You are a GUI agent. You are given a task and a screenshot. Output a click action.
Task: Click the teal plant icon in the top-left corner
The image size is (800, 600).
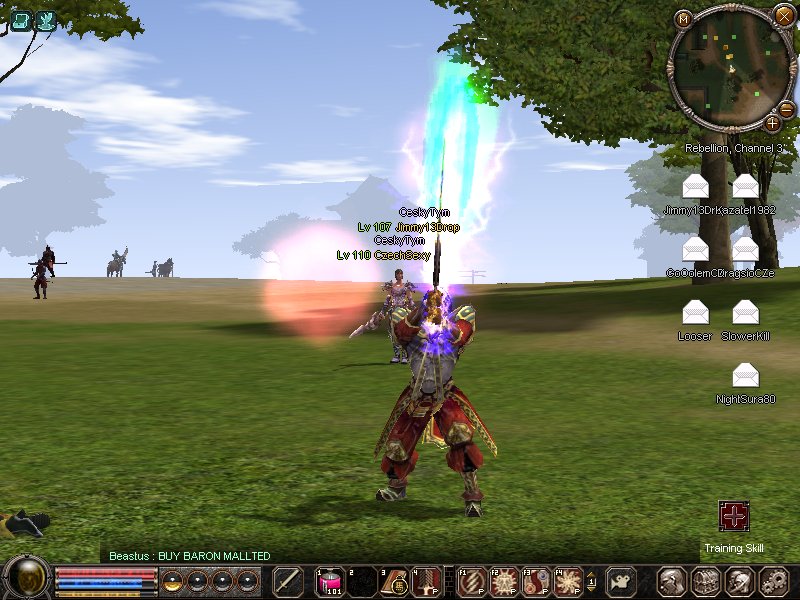click(45, 20)
